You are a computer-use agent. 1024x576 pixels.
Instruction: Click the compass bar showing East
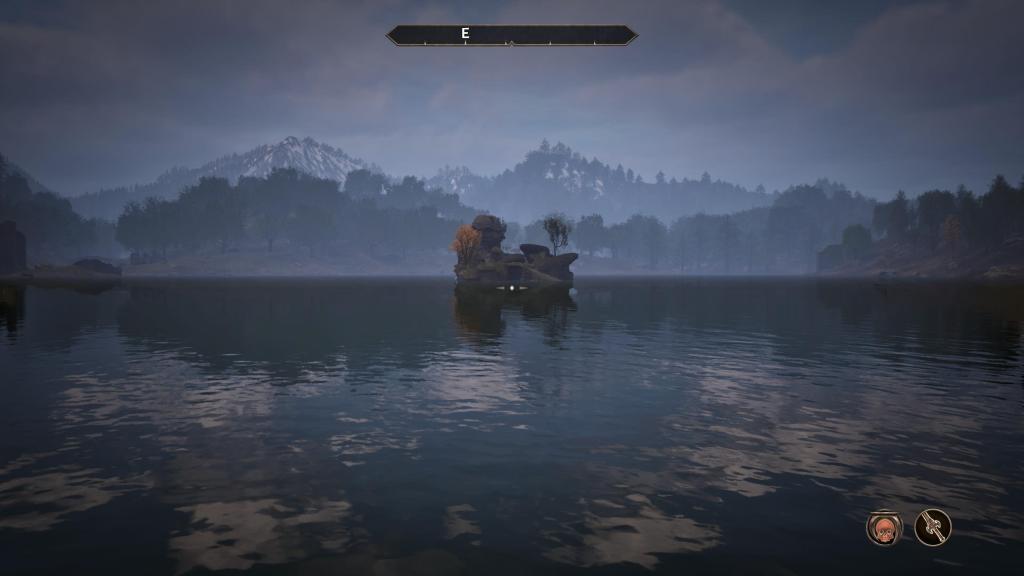pos(511,35)
